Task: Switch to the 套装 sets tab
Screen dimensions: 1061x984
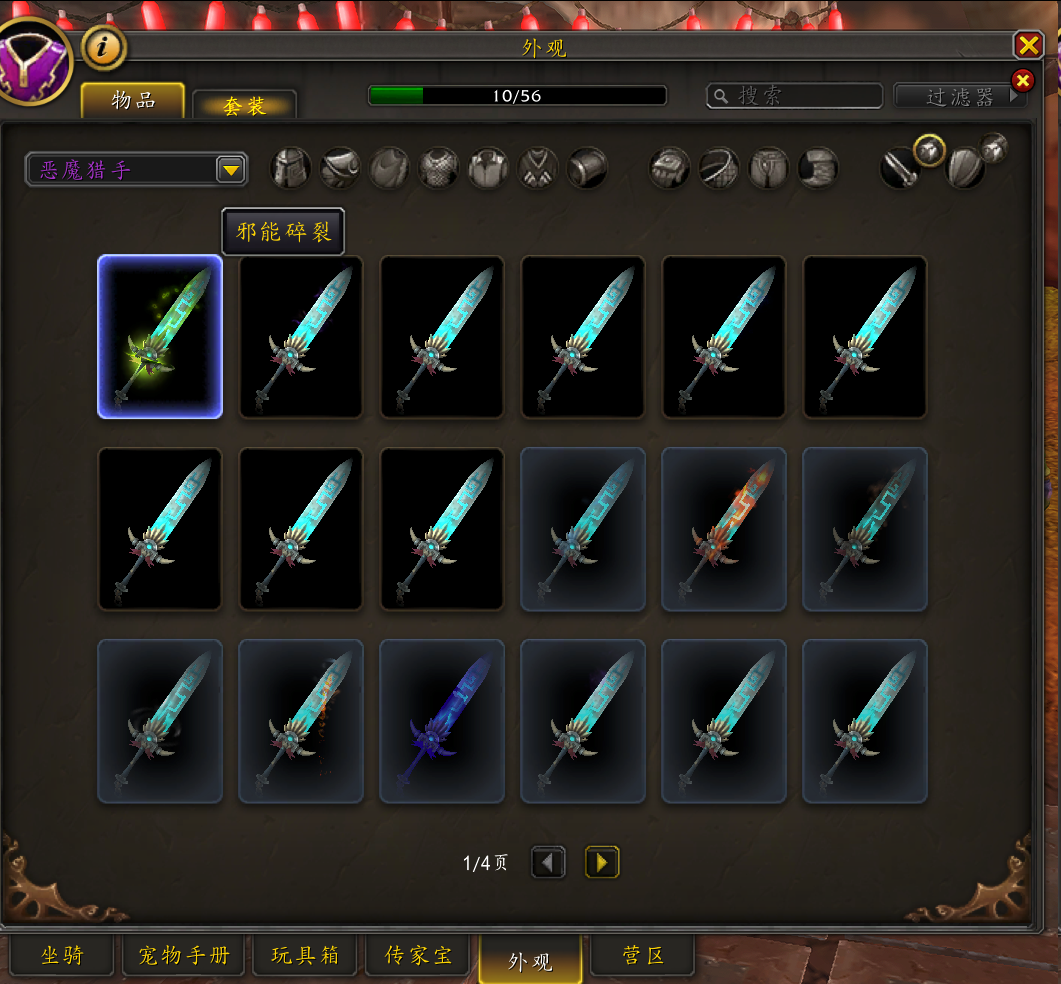Action: click(244, 105)
